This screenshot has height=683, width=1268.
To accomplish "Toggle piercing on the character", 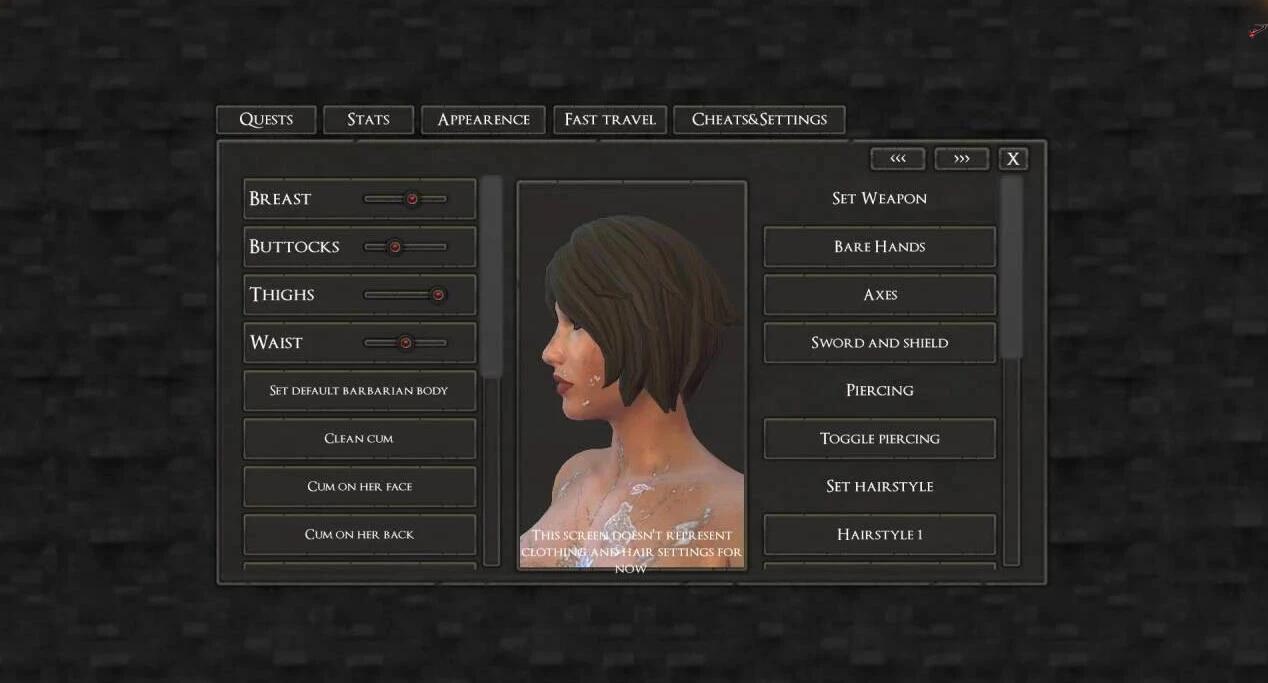I will pyautogui.click(x=879, y=439).
